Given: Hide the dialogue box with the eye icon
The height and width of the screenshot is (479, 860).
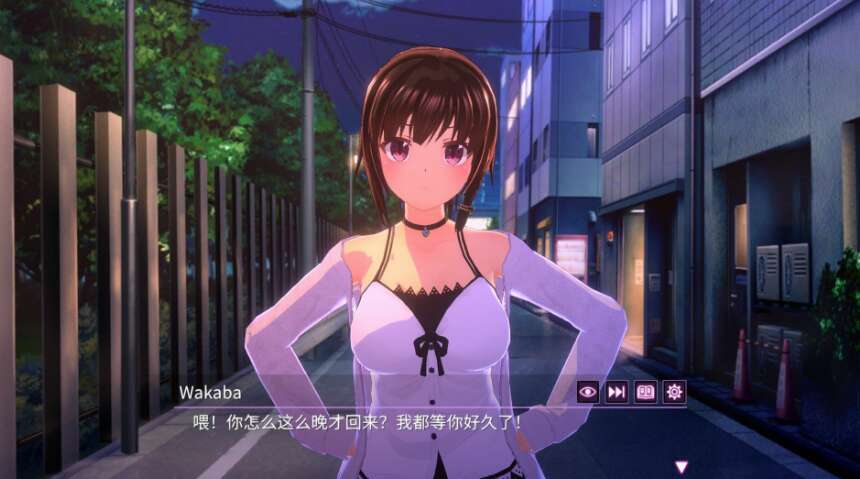Looking at the screenshot, I should point(588,392).
